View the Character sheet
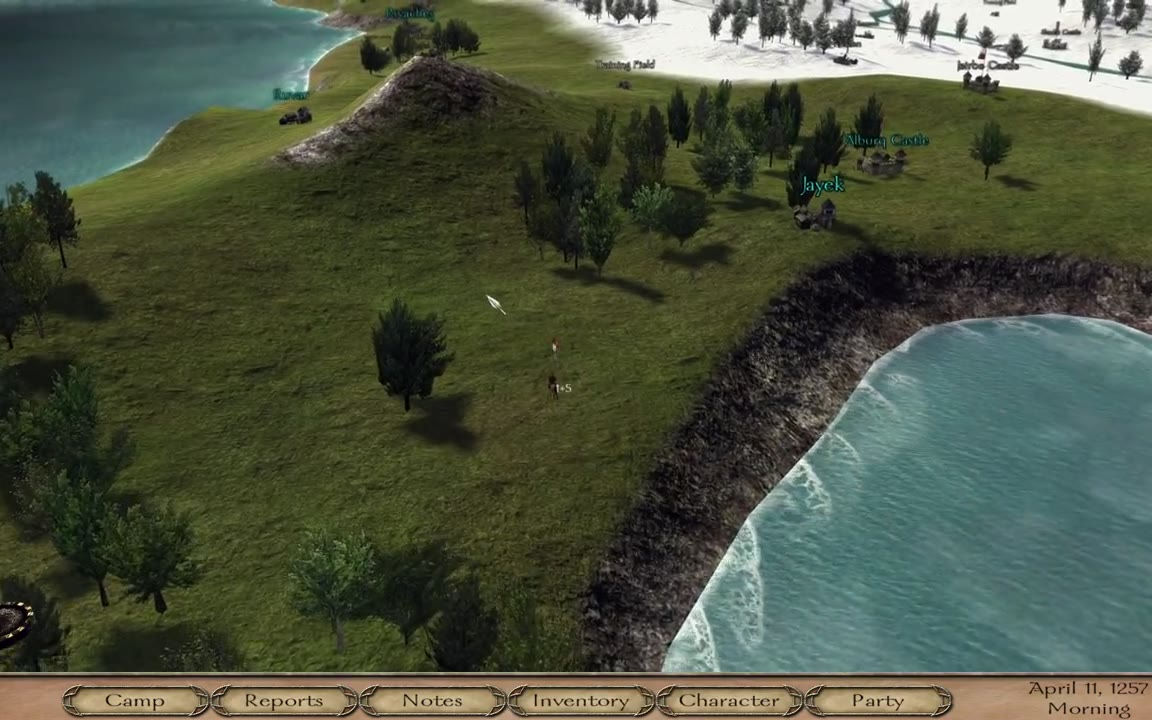1152x720 pixels. pos(729,701)
